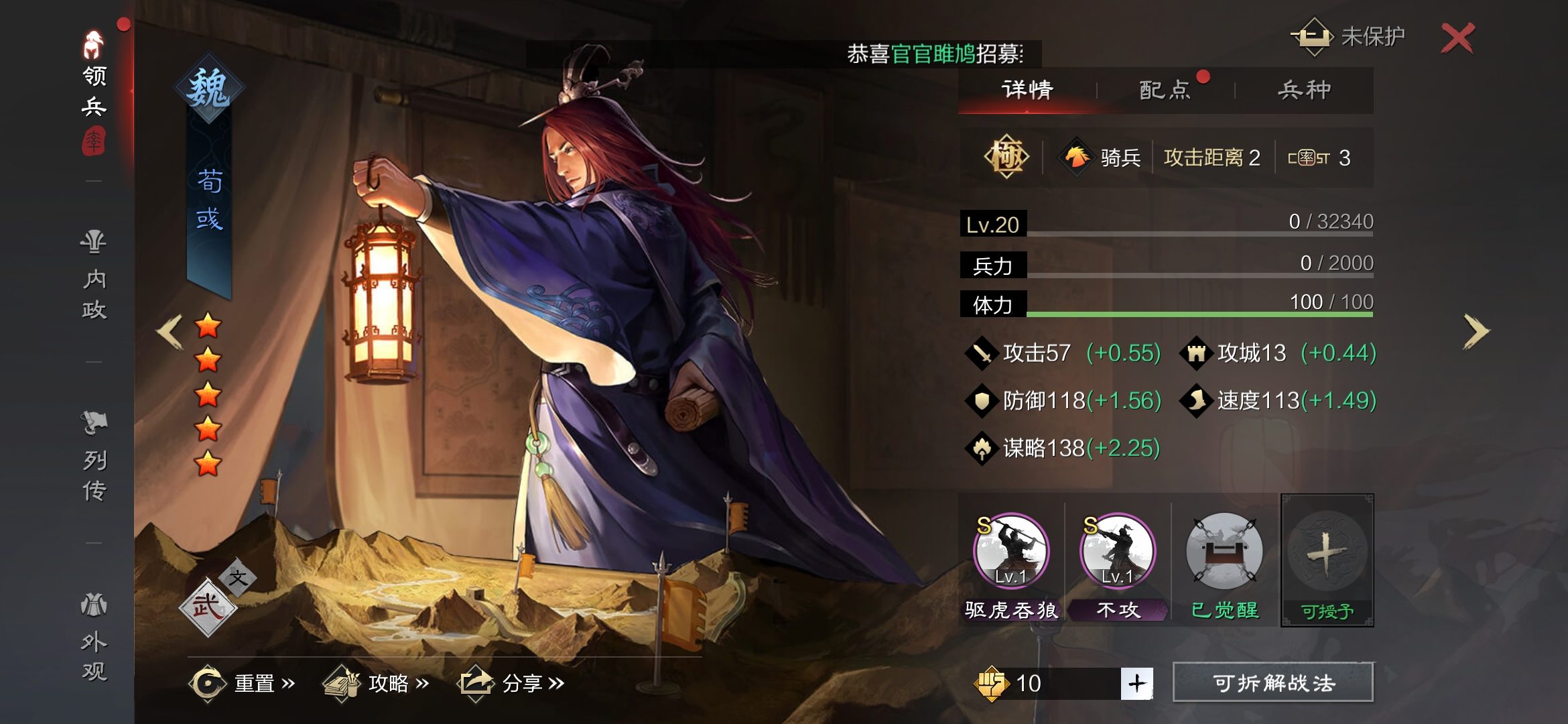Click the 重置 reset button

tap(242, 683)
